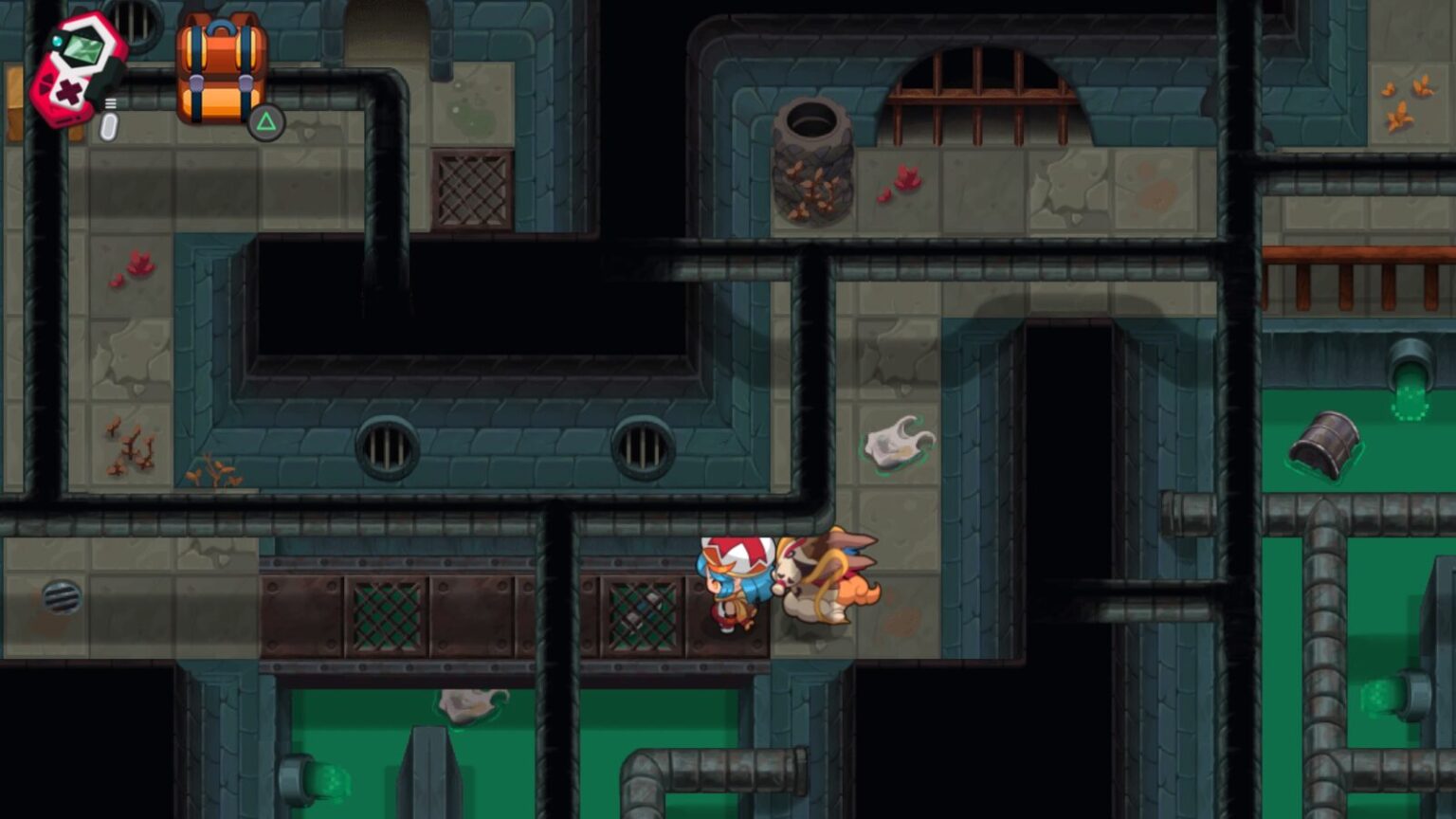Select the white pill-shaped button indicator
The width and height of the screenshot is (1456, 819).
[x=107, y=126]
